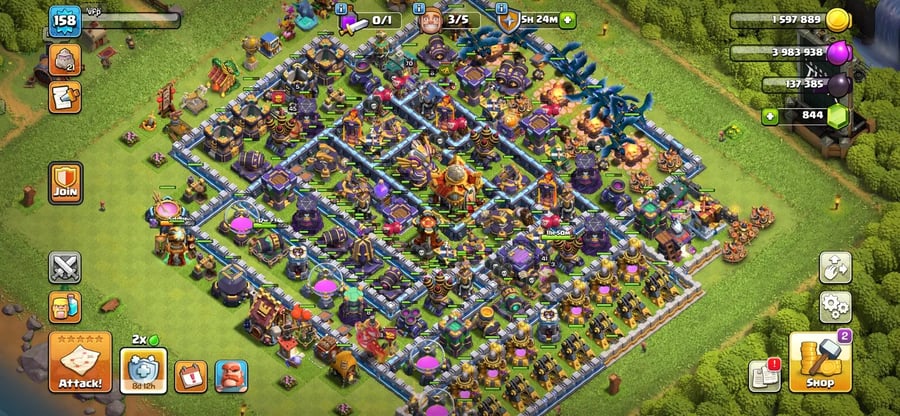Open the news page with red alert badge

click(763, 376)
